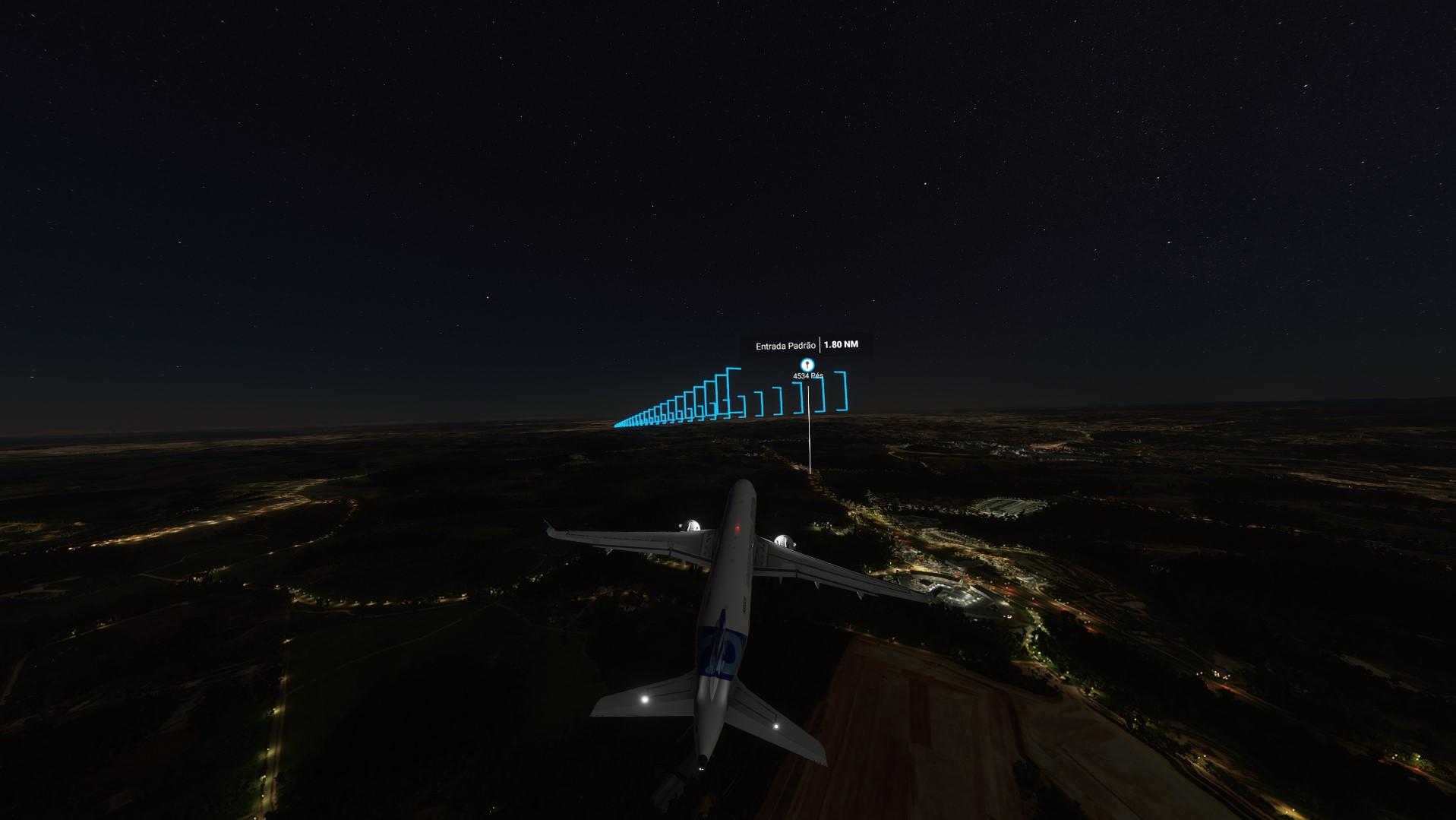Expand the 4534 Pés altitude label
This screenshot has width=1456, height=820.
click(807, 375)
